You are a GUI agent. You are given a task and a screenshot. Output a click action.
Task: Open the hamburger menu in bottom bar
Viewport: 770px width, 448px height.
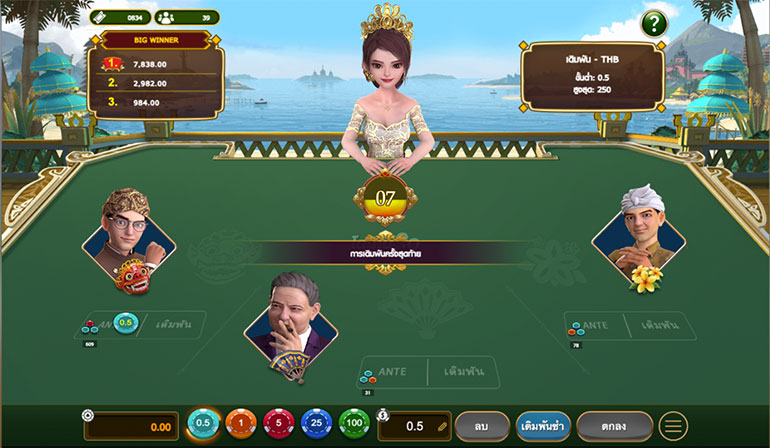(673, 426)
